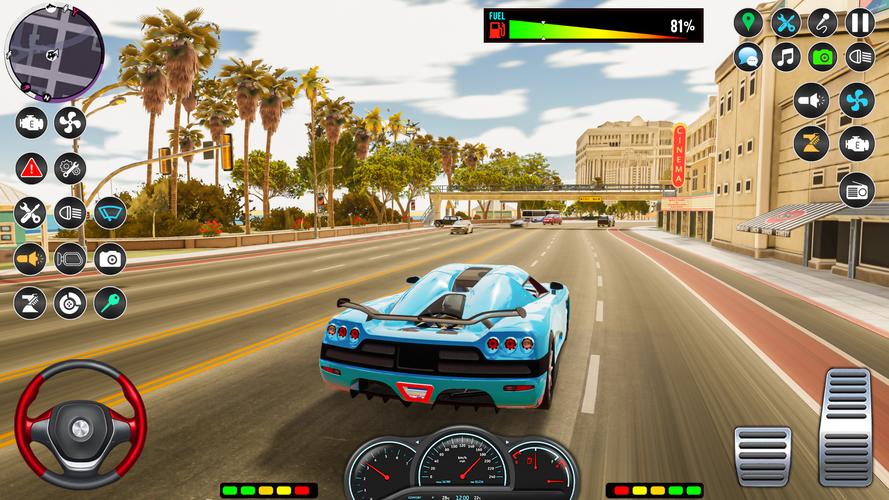Toggle the red hazard warning triangle
The height and width of the screenshot is (500, 889).
pos(31,167)
